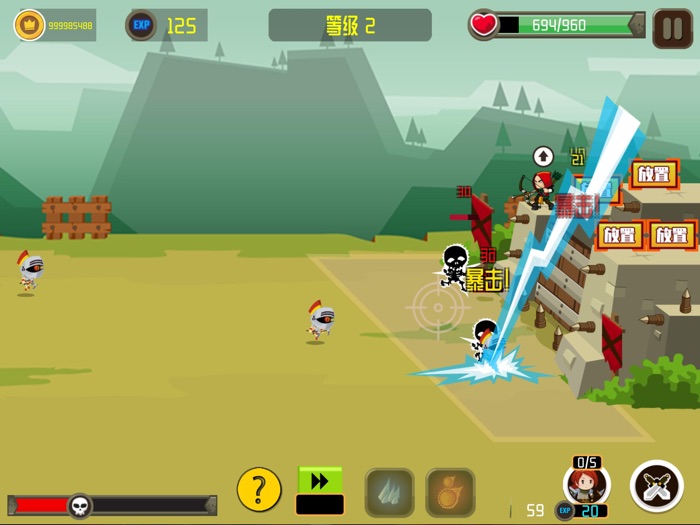Viewport: 700px width, 525px height.
Task: Activate the ice spikes skill
Action: (x=389, y=492)
